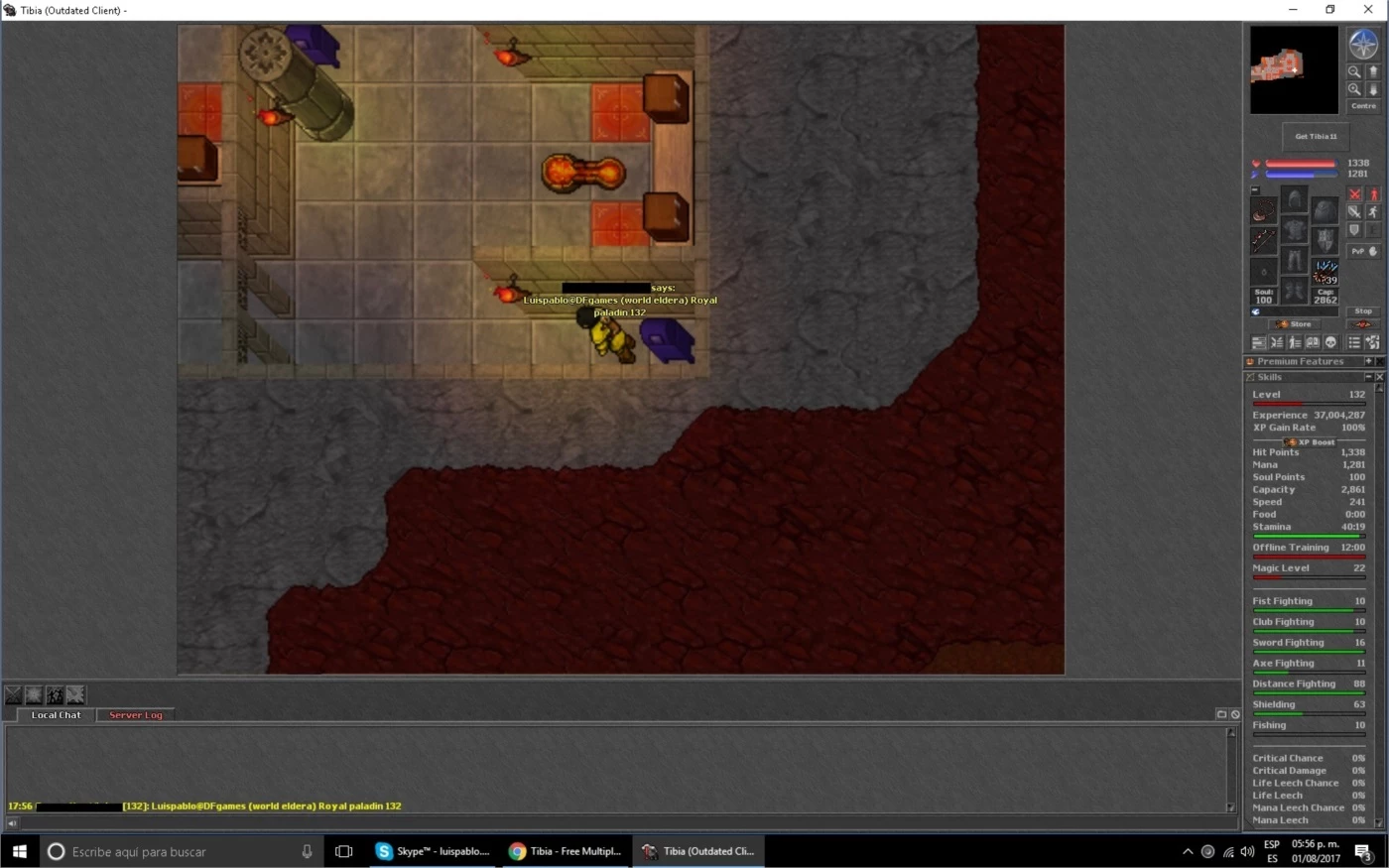Click the compass rose above the minimap

tap(1363, 42)
